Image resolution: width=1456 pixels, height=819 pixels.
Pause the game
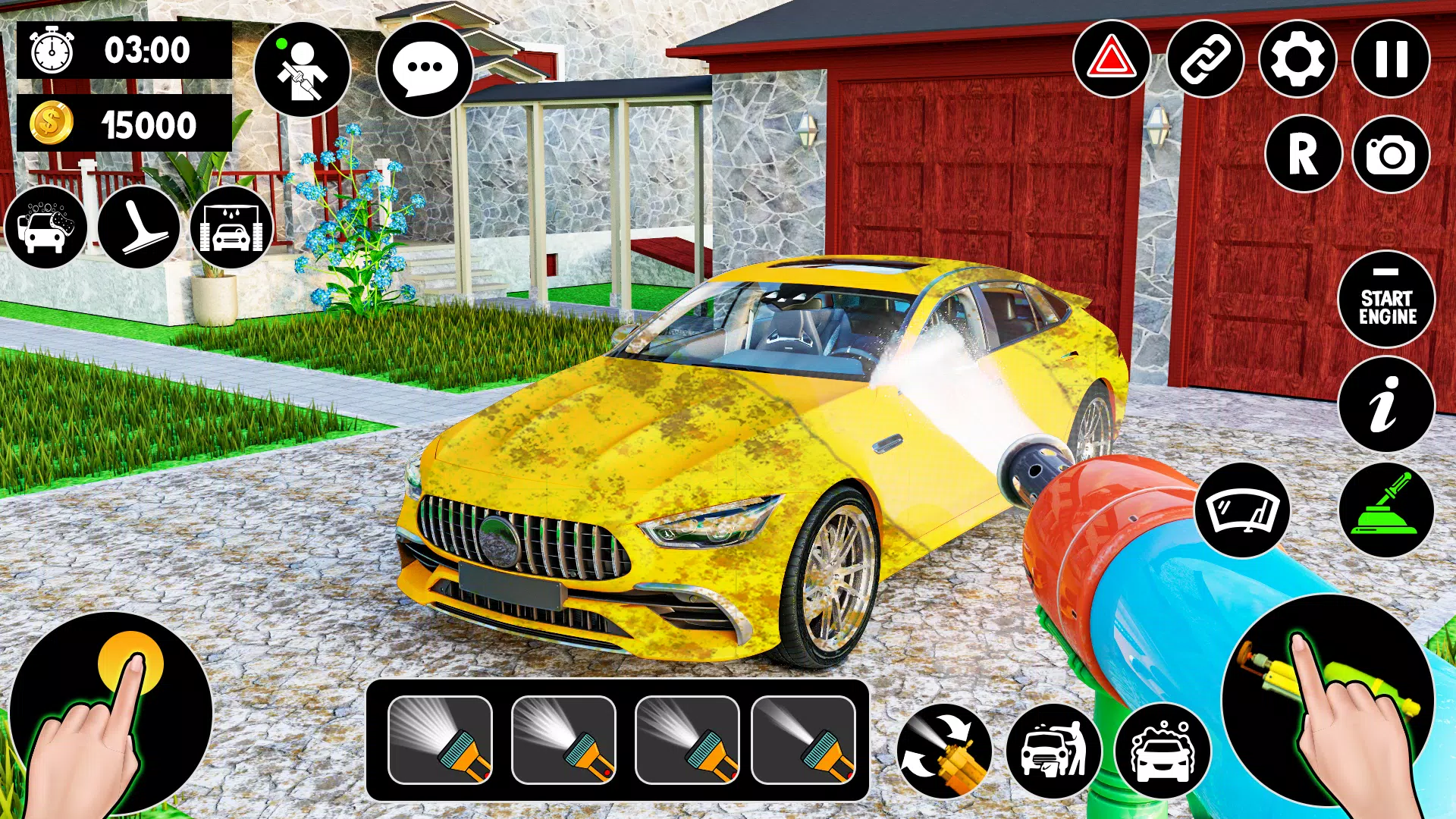[x=1391, y=59]
